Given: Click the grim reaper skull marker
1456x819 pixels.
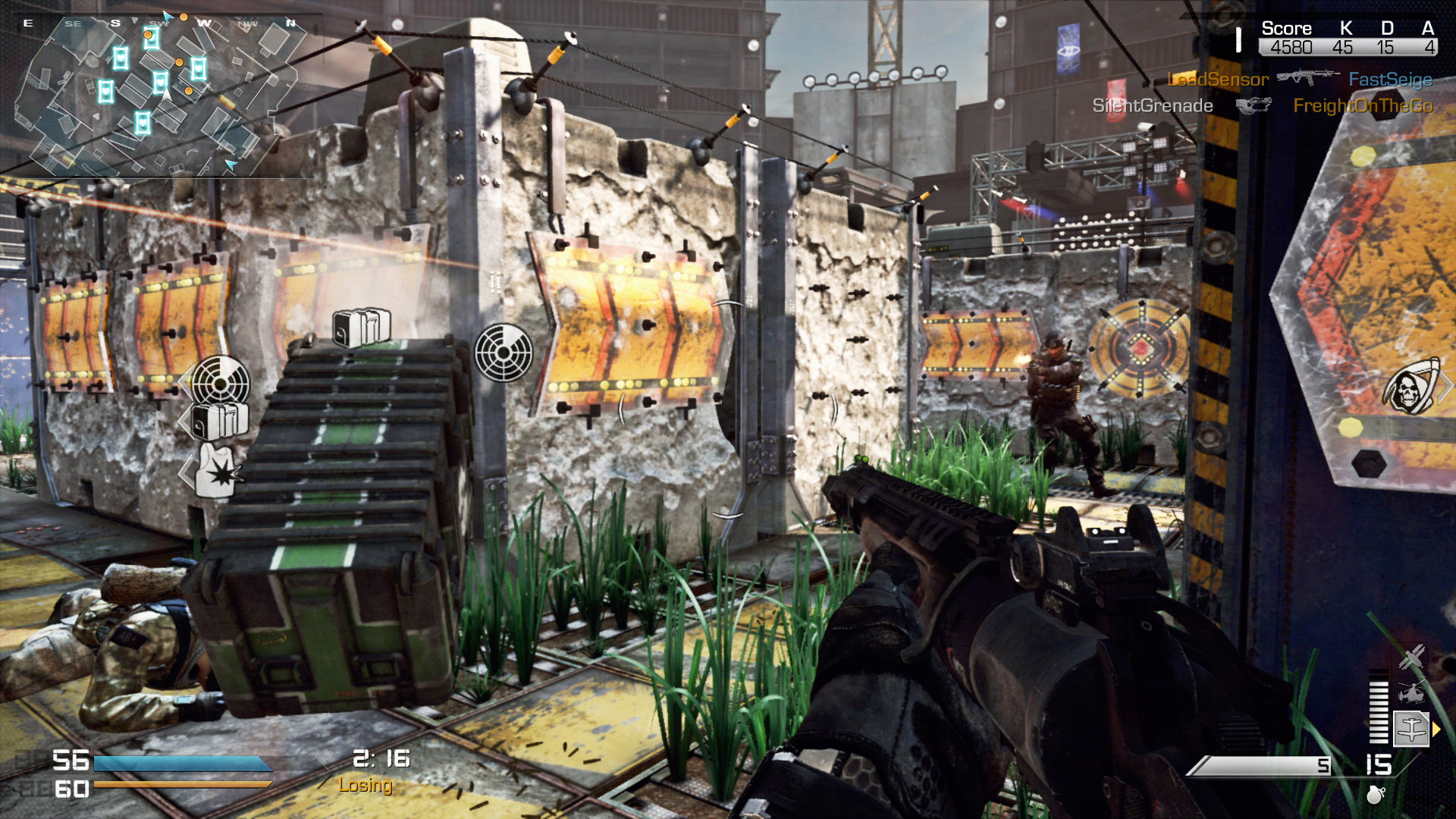Looking at the screenshot, I should 1410,387.
